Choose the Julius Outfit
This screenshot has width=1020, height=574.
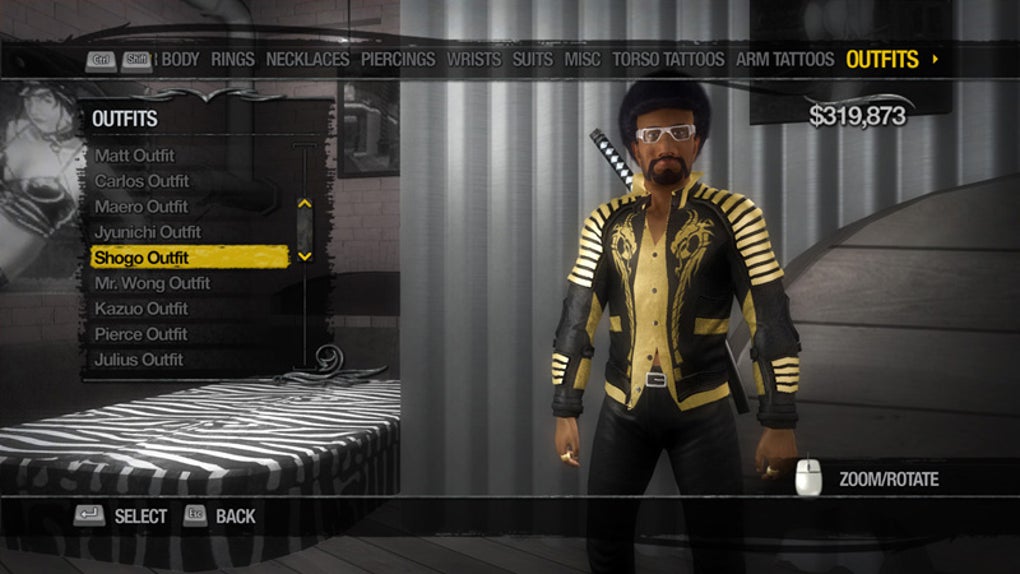(x=139, y=360)
